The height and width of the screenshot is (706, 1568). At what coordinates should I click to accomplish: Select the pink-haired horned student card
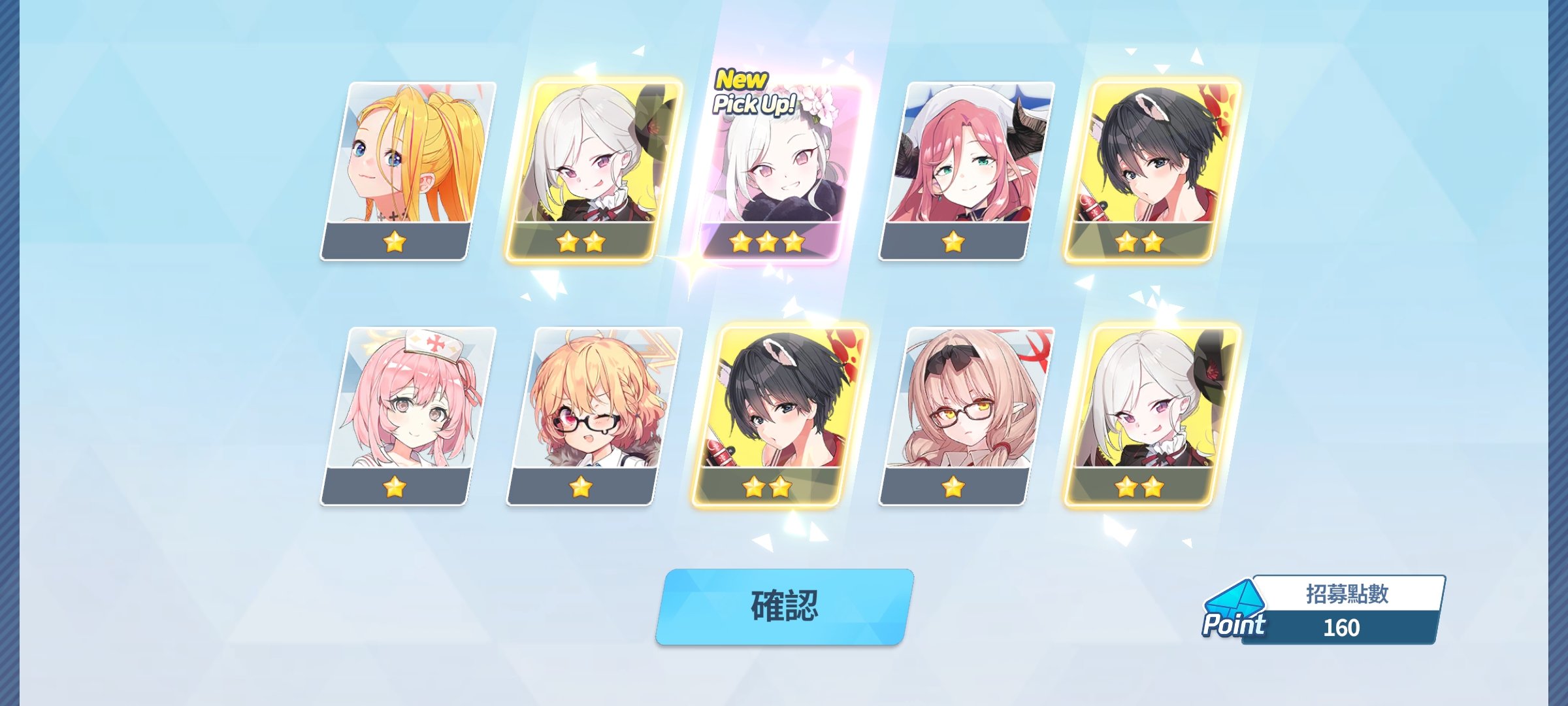coord(966,171)
